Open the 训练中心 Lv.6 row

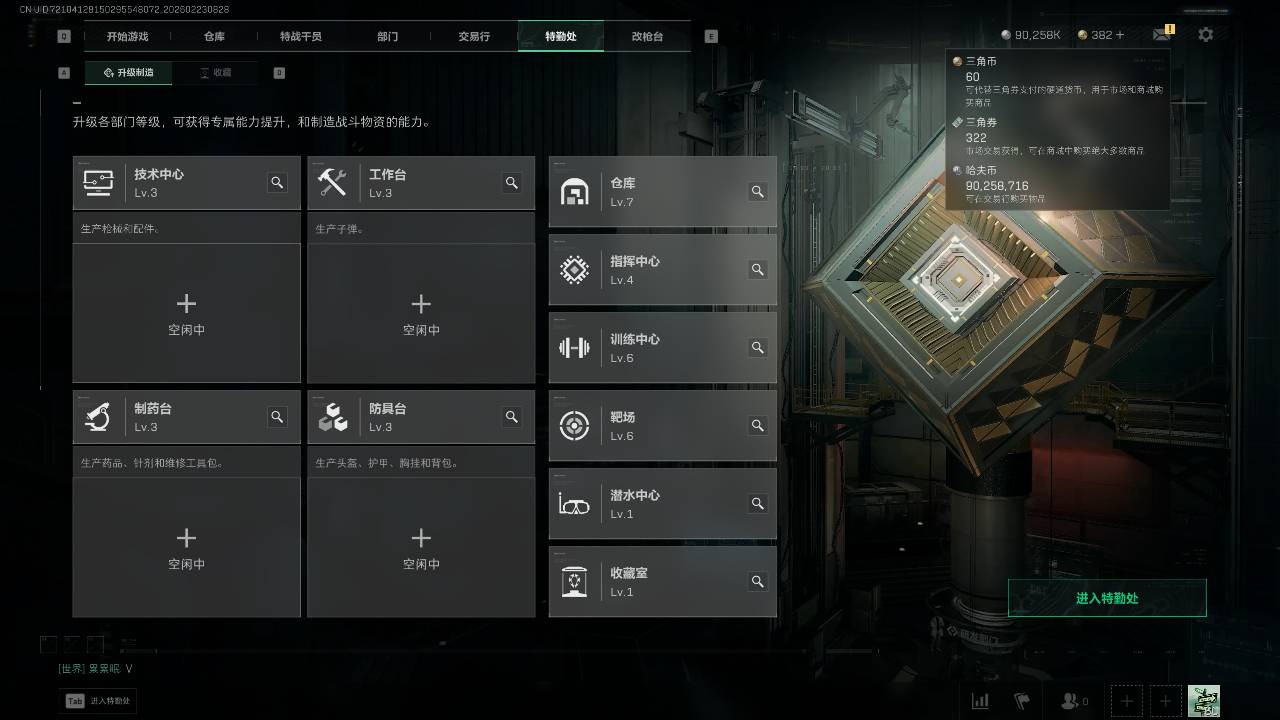(650, 348)
